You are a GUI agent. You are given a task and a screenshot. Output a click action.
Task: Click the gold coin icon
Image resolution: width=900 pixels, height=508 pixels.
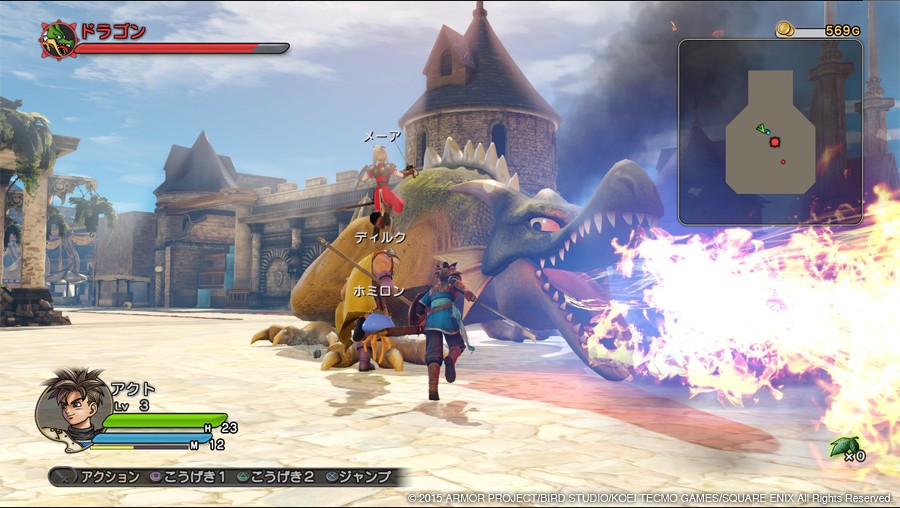click(787, 30)
